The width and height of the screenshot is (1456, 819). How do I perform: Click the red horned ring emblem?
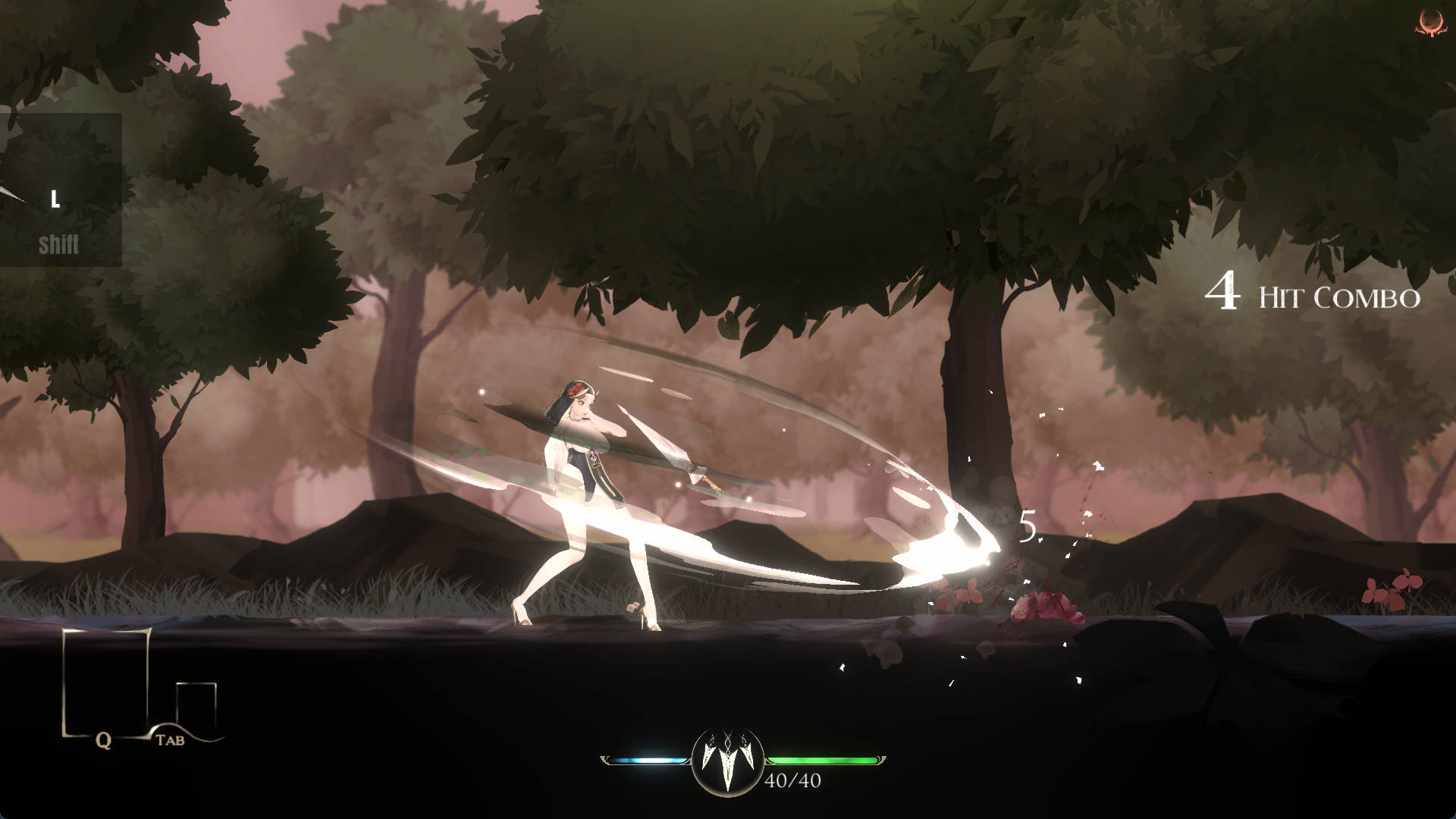coord(1427,23)
